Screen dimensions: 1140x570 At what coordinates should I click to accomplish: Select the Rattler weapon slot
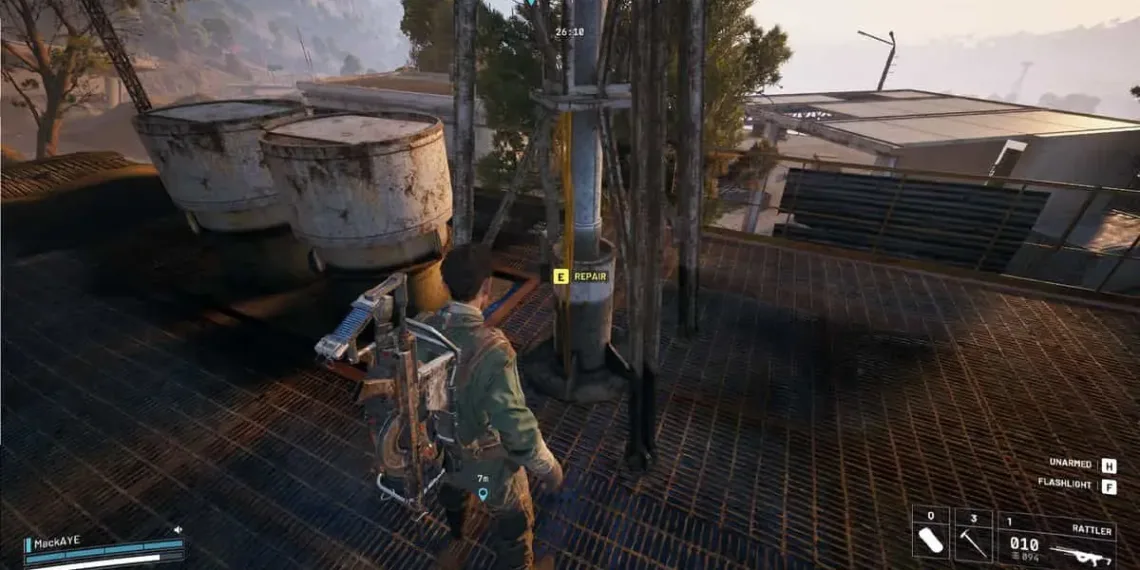[x=1056, y=541]
